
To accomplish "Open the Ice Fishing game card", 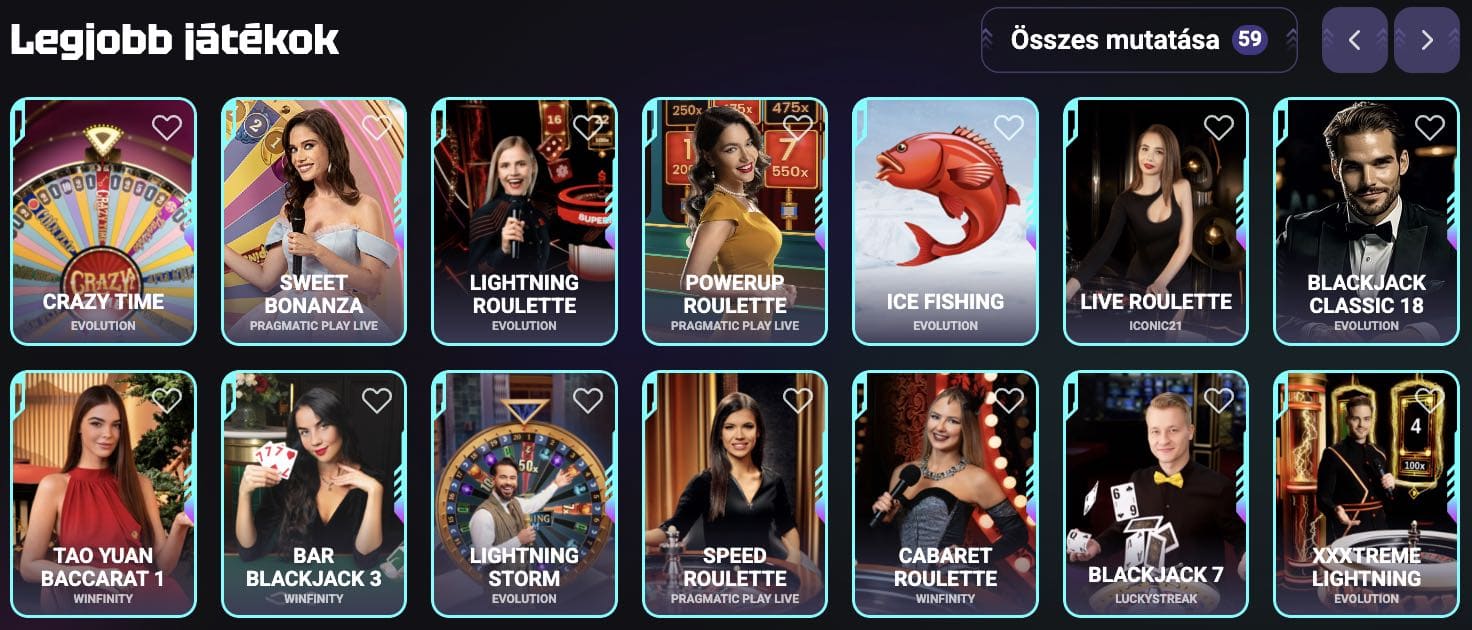I will click(945, 220).
